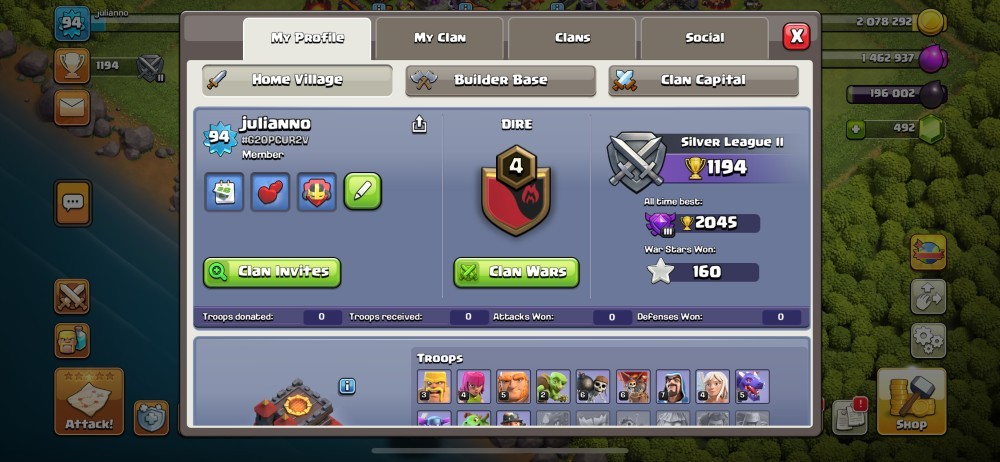Click the green pencil edit button
The width and height of the screenshot is (1000, 462).
click(x=363, y=192)
